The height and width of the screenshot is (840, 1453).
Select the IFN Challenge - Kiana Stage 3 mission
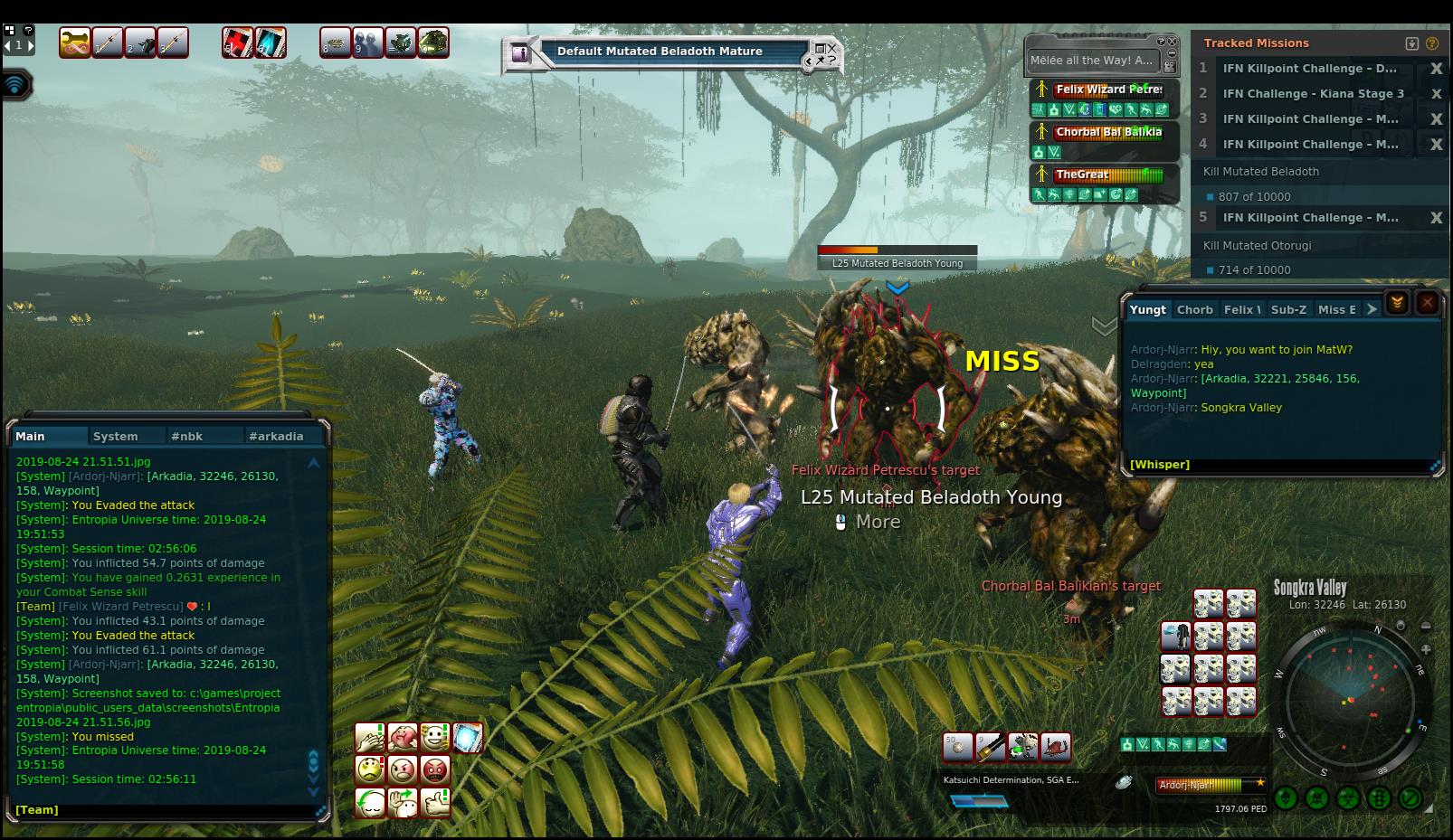(1313, 93)
